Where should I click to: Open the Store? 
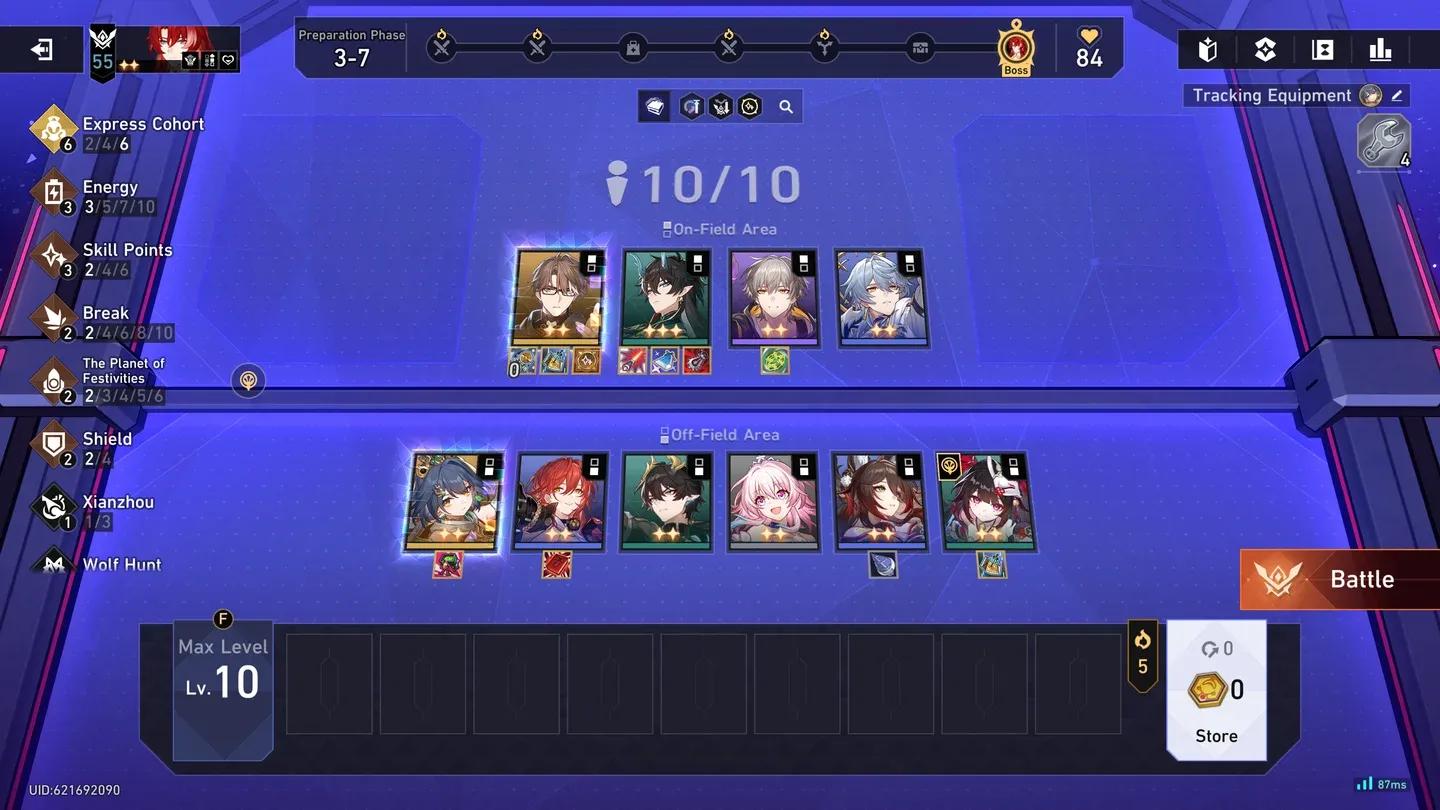(1215, 735)
